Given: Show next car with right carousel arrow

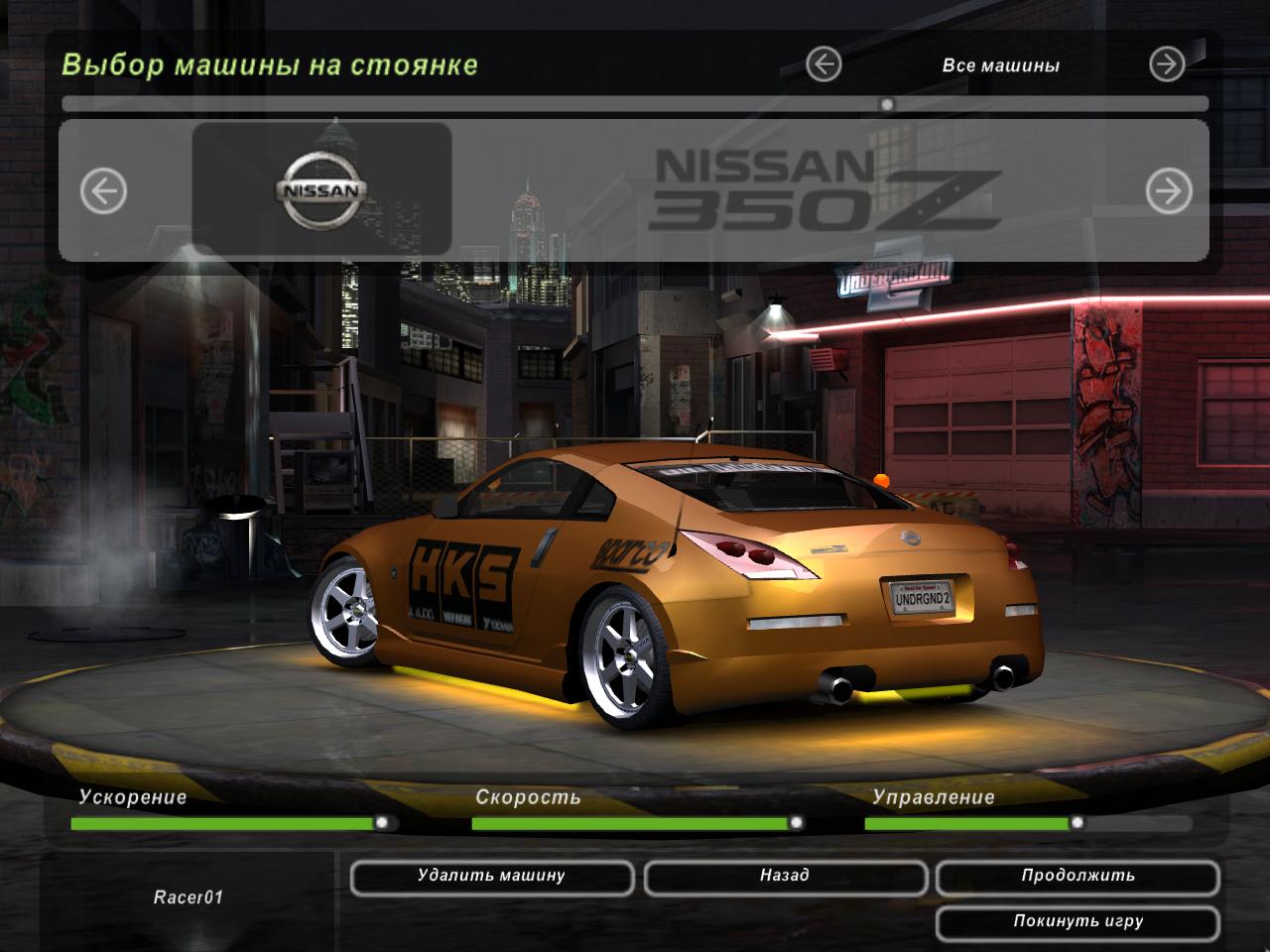Looking at the screenshot, I should tap(1169, 190).
